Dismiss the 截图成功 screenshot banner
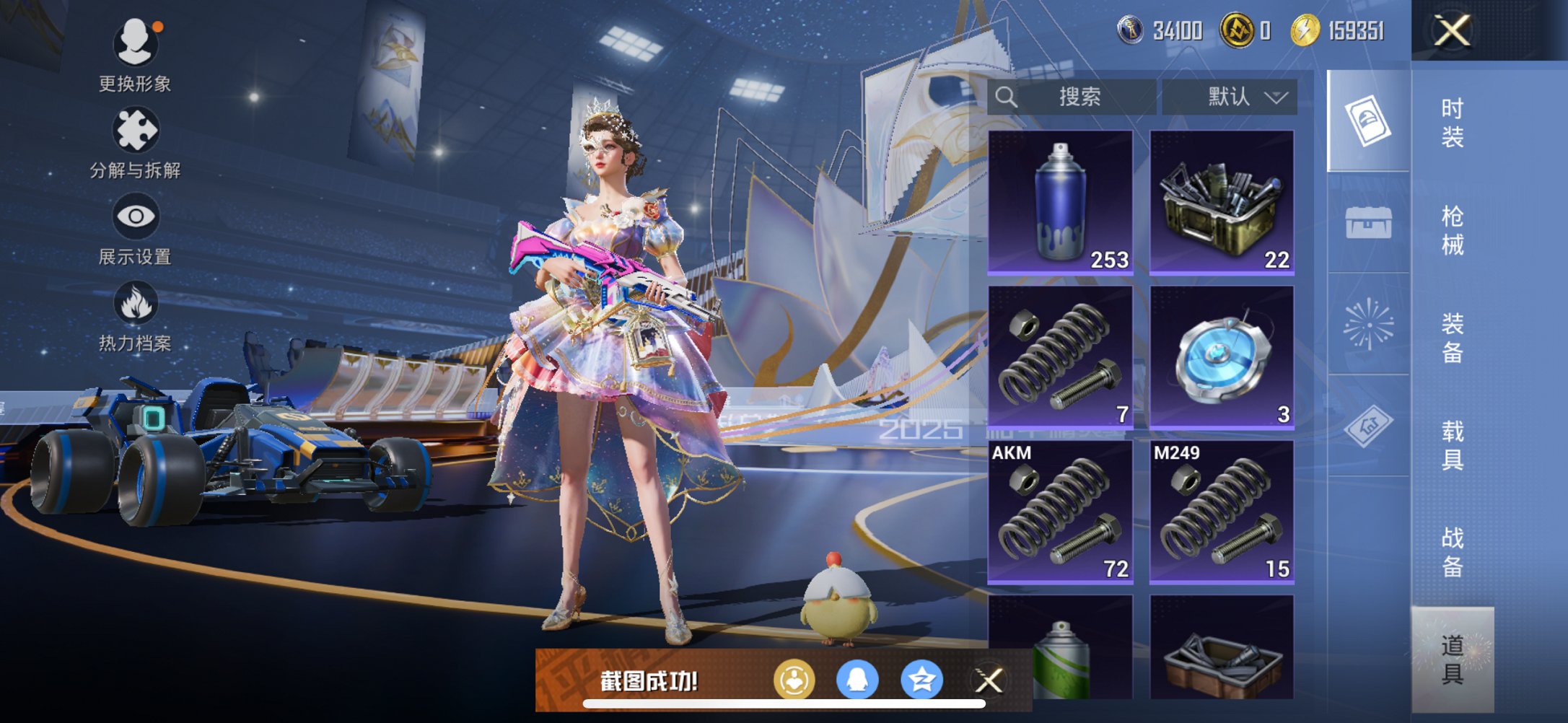The image size is (1568, 723). pos(989,680)
